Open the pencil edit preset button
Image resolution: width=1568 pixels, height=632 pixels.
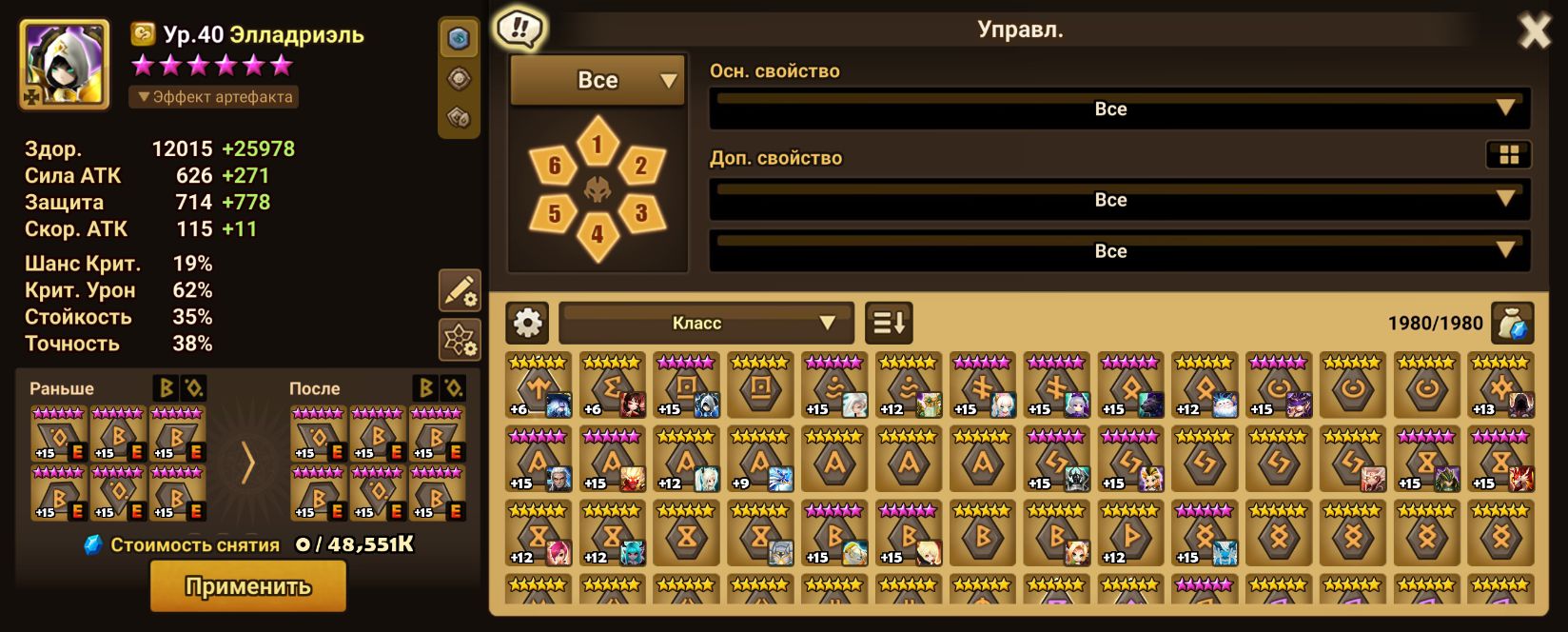coord(460,290)
